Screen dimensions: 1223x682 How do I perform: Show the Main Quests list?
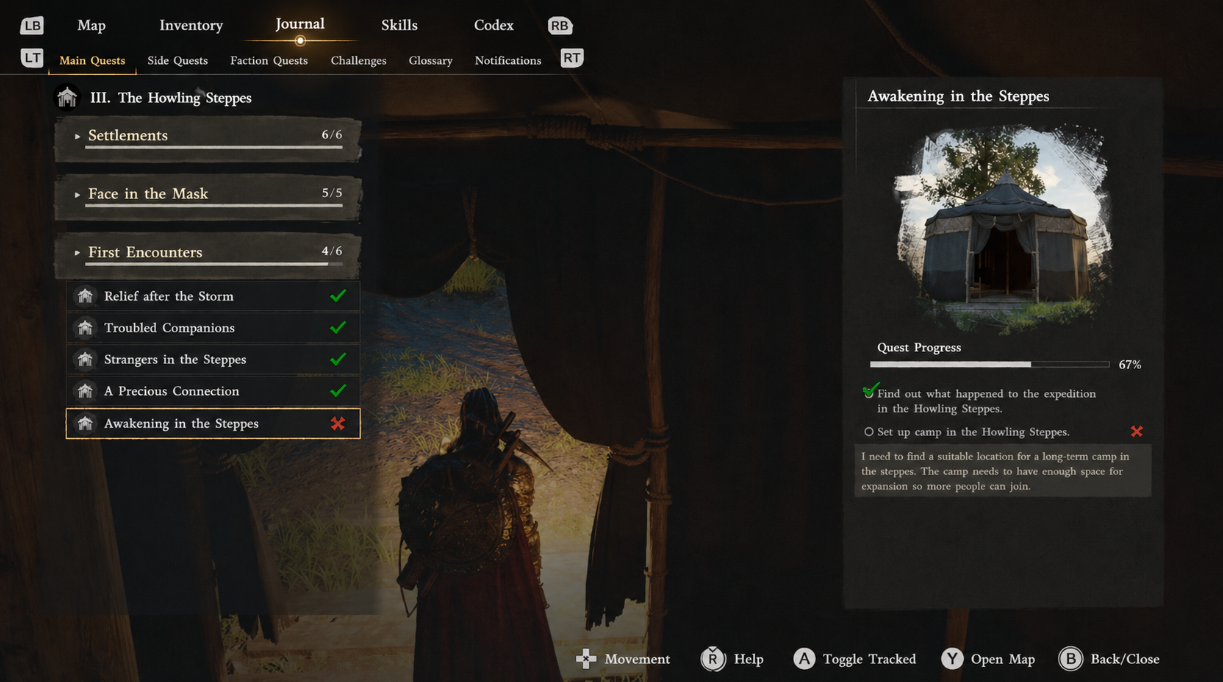(x=92, y=60)
